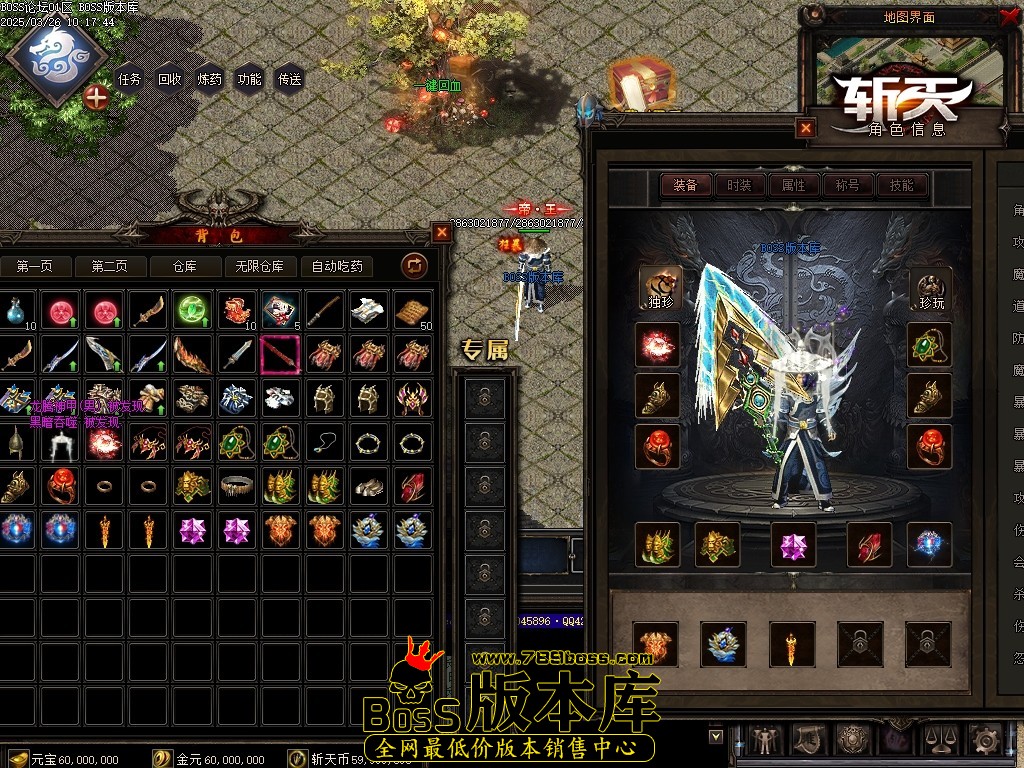Use the 传送 teleport button
1024x768 pixels.
point(289,79)
